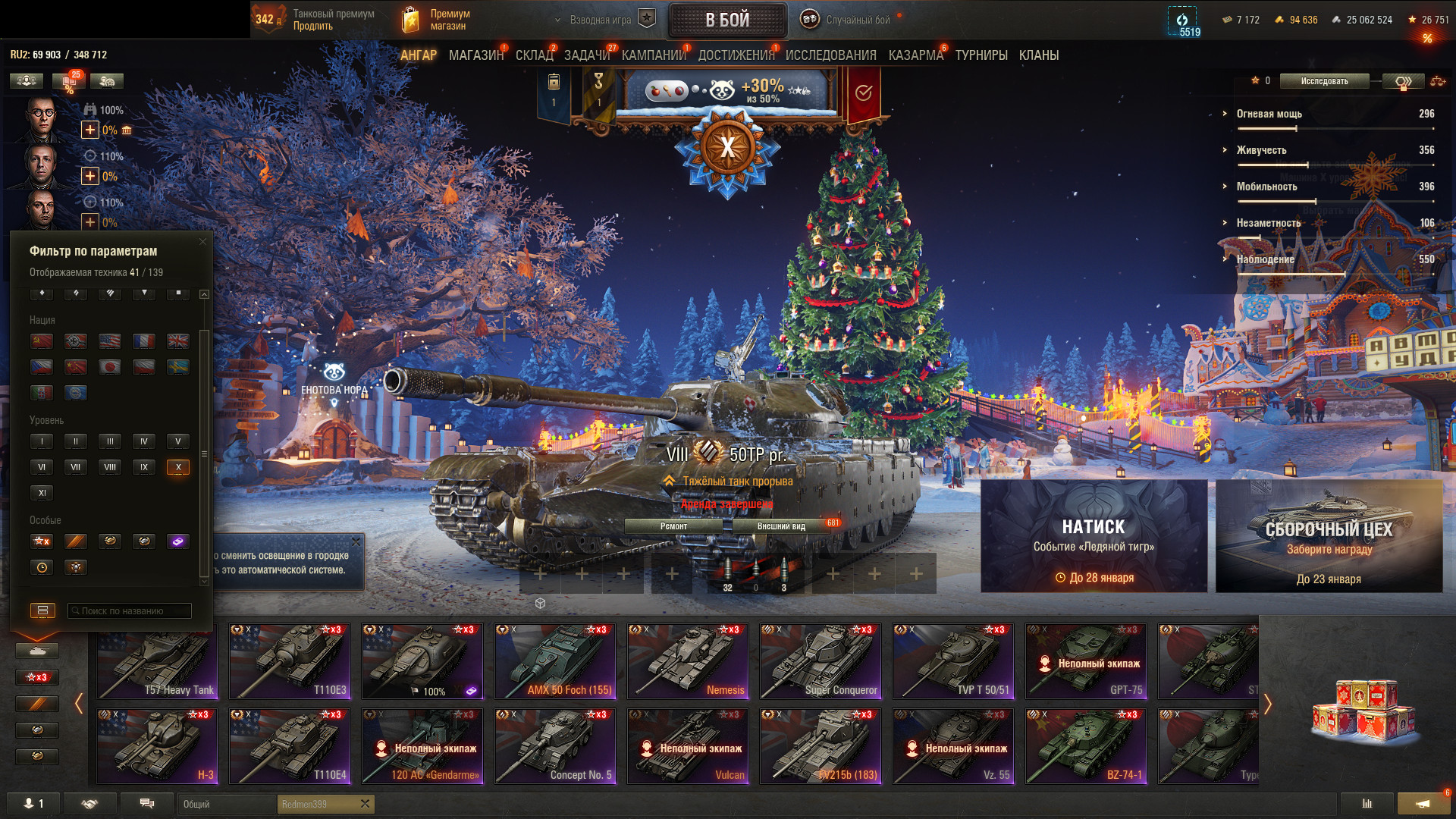Select the ДОСТИЖЕНИЯ achievements tab
1456x819 pixels.
[736, 55]
